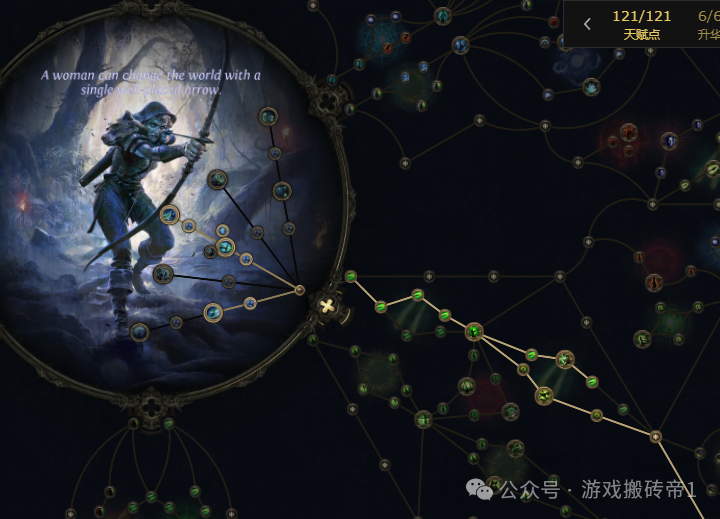Click the back arrow beside the talent points
Image resolution: width=720 pixels, height=519 pixels.
tap(587, 24)
